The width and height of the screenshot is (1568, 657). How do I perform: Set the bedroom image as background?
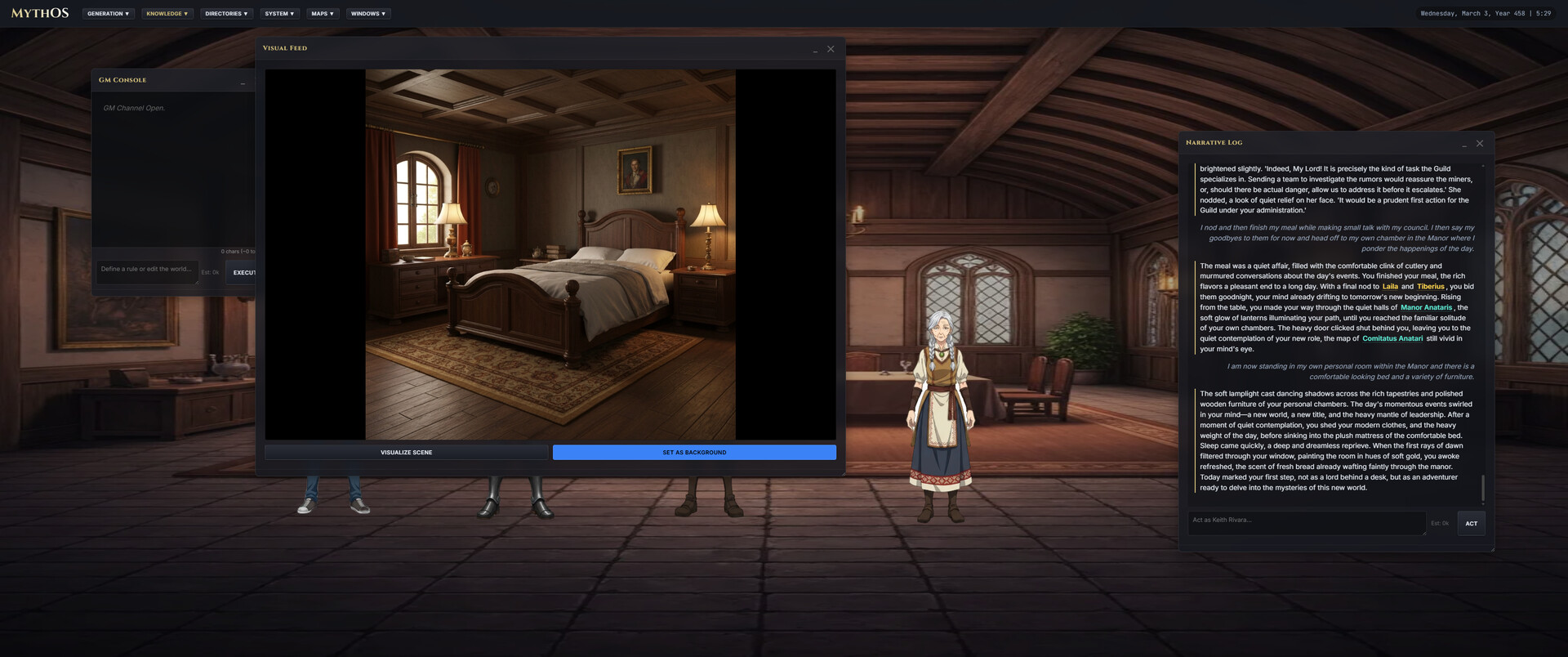[693, 452]
